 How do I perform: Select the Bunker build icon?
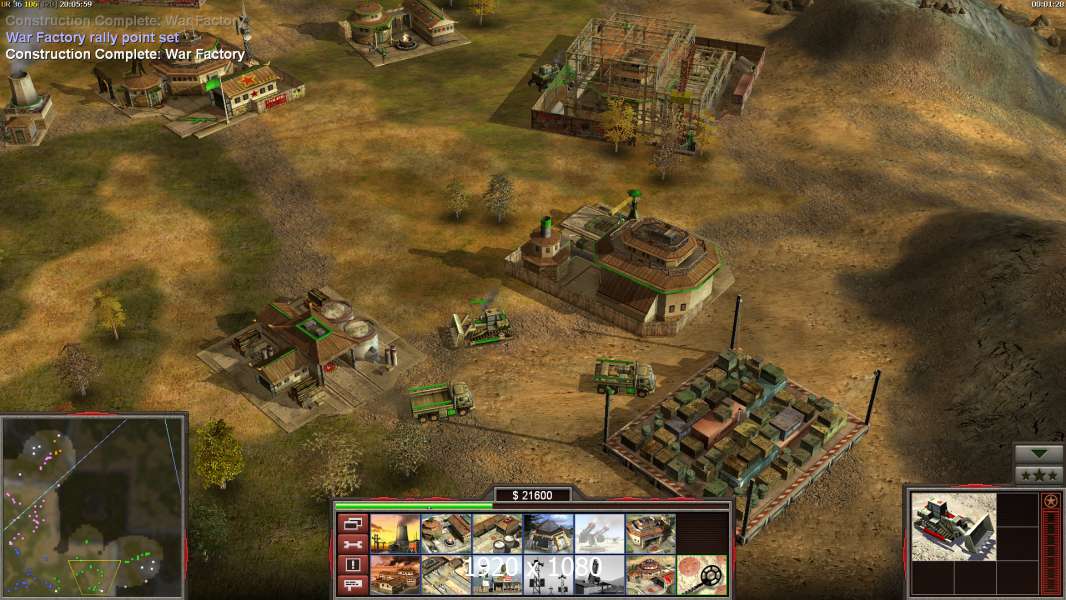click(548, 533)
